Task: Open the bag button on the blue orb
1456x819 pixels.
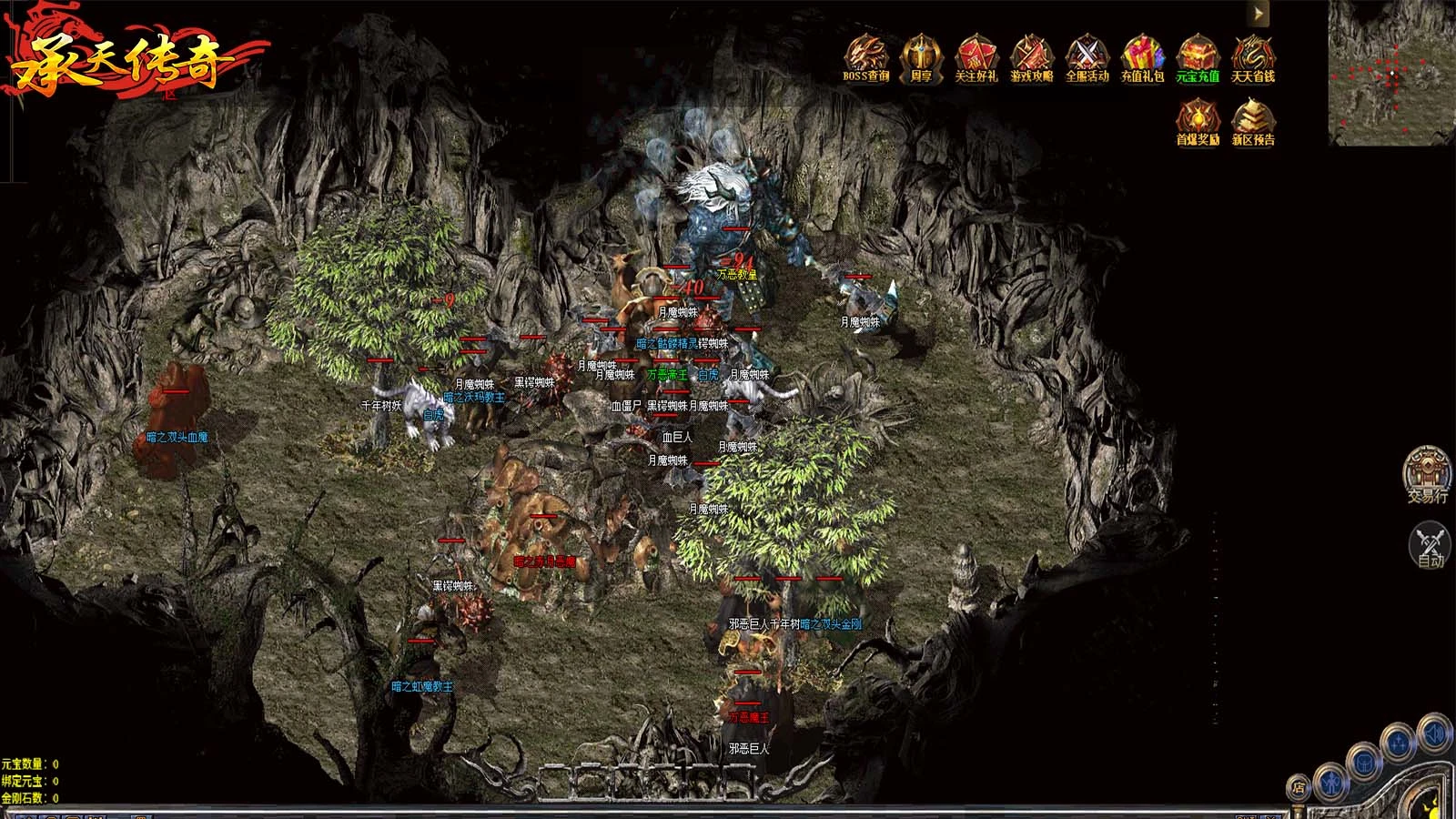Action: coord(1365,761)
